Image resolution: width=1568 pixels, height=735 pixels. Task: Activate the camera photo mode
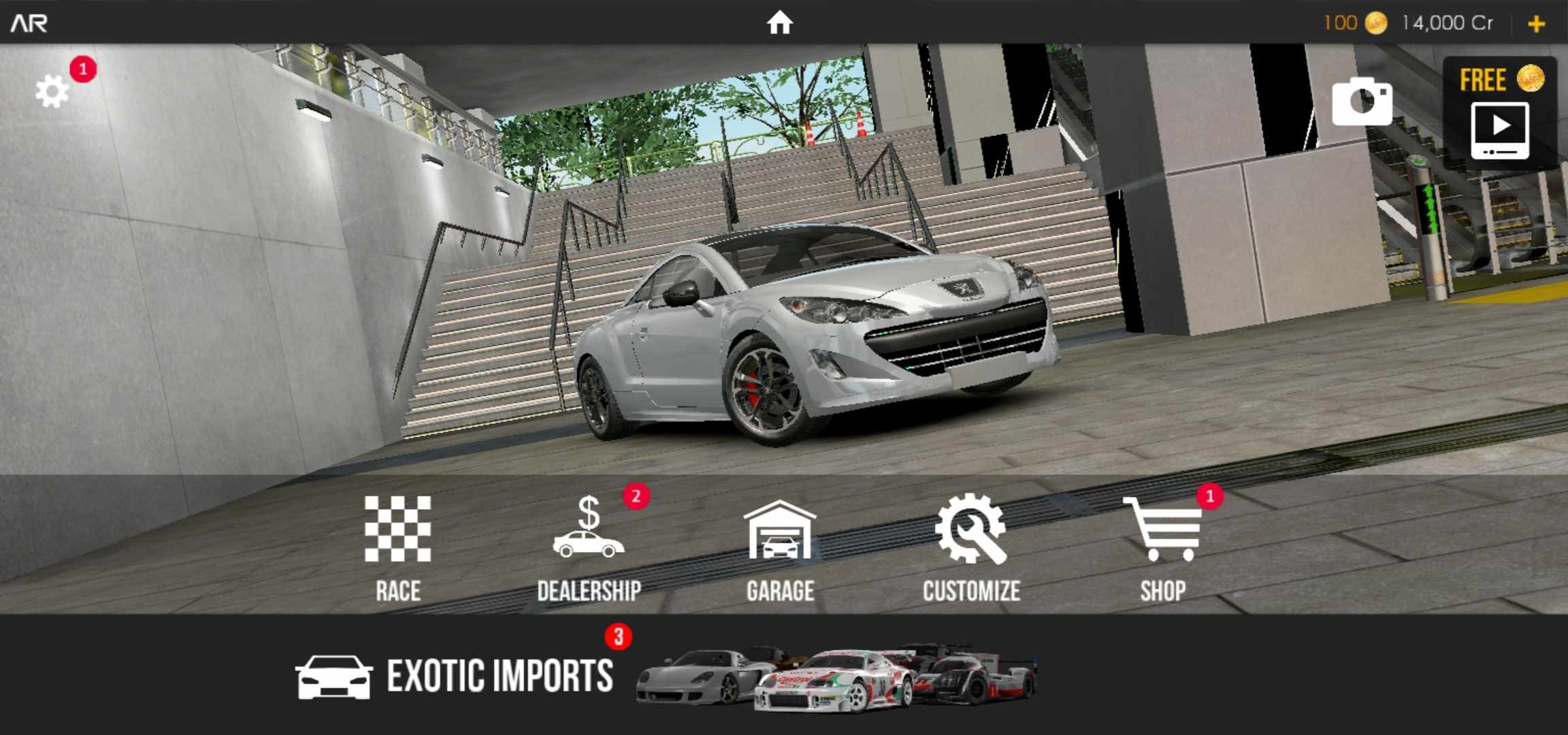click(1361, 102)
